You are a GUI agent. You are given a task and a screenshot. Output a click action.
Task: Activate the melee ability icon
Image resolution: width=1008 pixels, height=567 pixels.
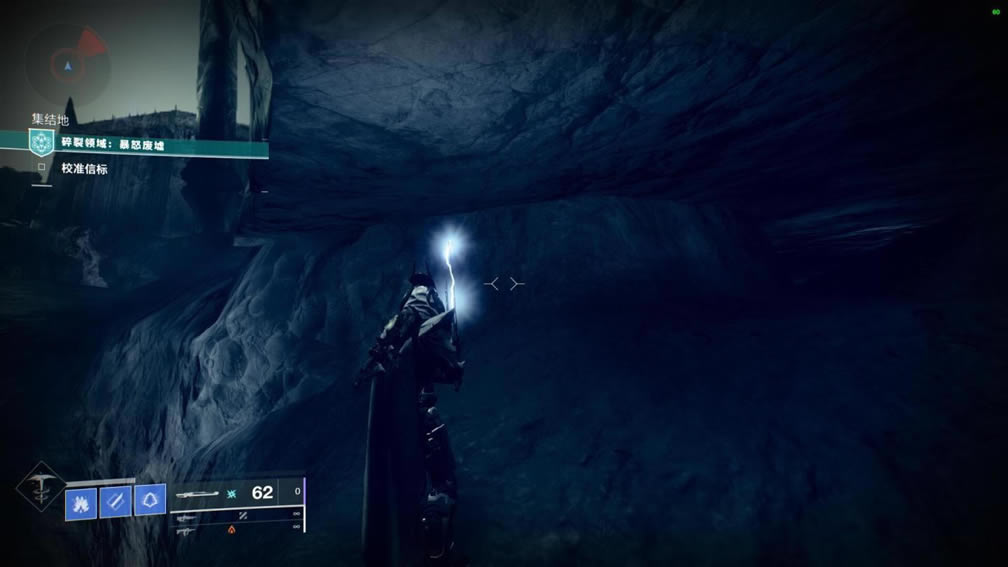tap(115, 502)
